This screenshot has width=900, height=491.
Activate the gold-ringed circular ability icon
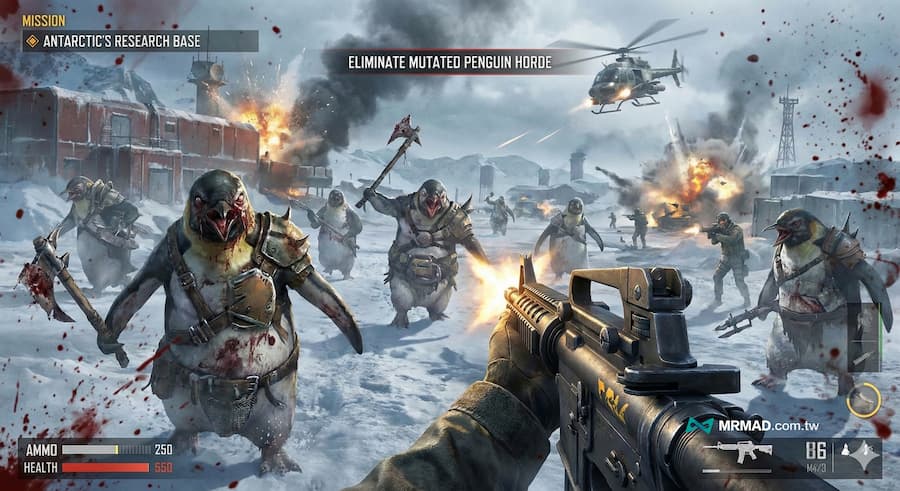863,400
